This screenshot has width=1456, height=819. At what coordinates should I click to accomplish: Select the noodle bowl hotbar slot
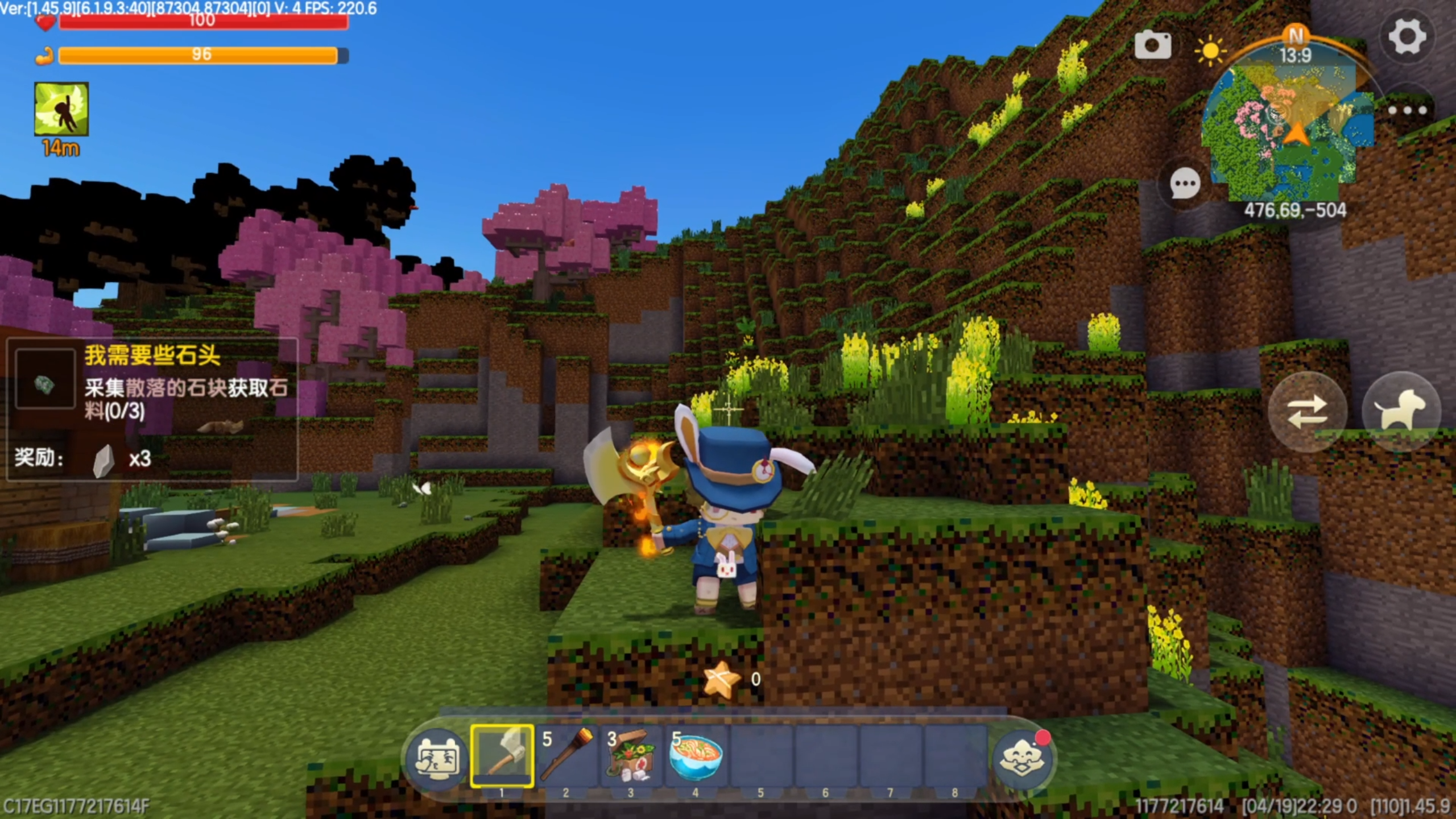tap(696, 756)
